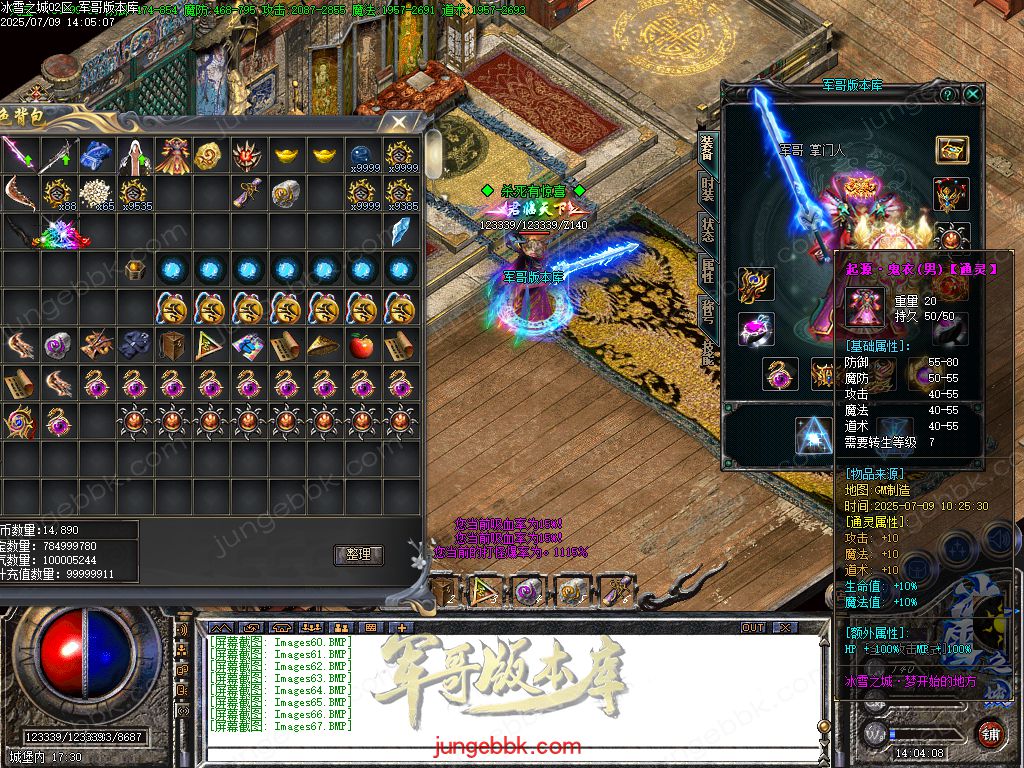This screenshot has width=1024, height=768.
Task: Open the red 铺 shop button
Action: click(990, 733)
